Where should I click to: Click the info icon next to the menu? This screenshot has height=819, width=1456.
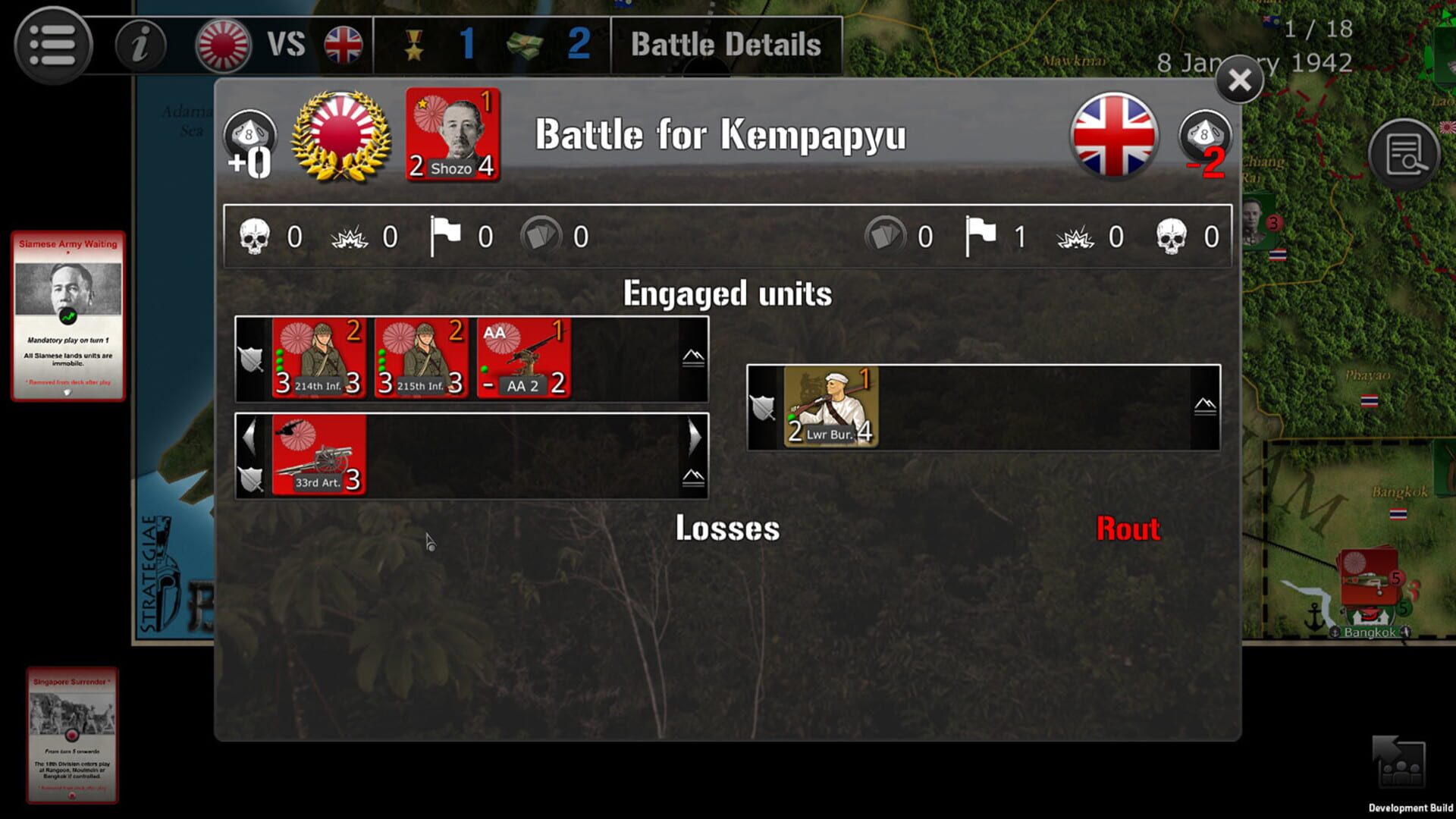coord(139,43)
